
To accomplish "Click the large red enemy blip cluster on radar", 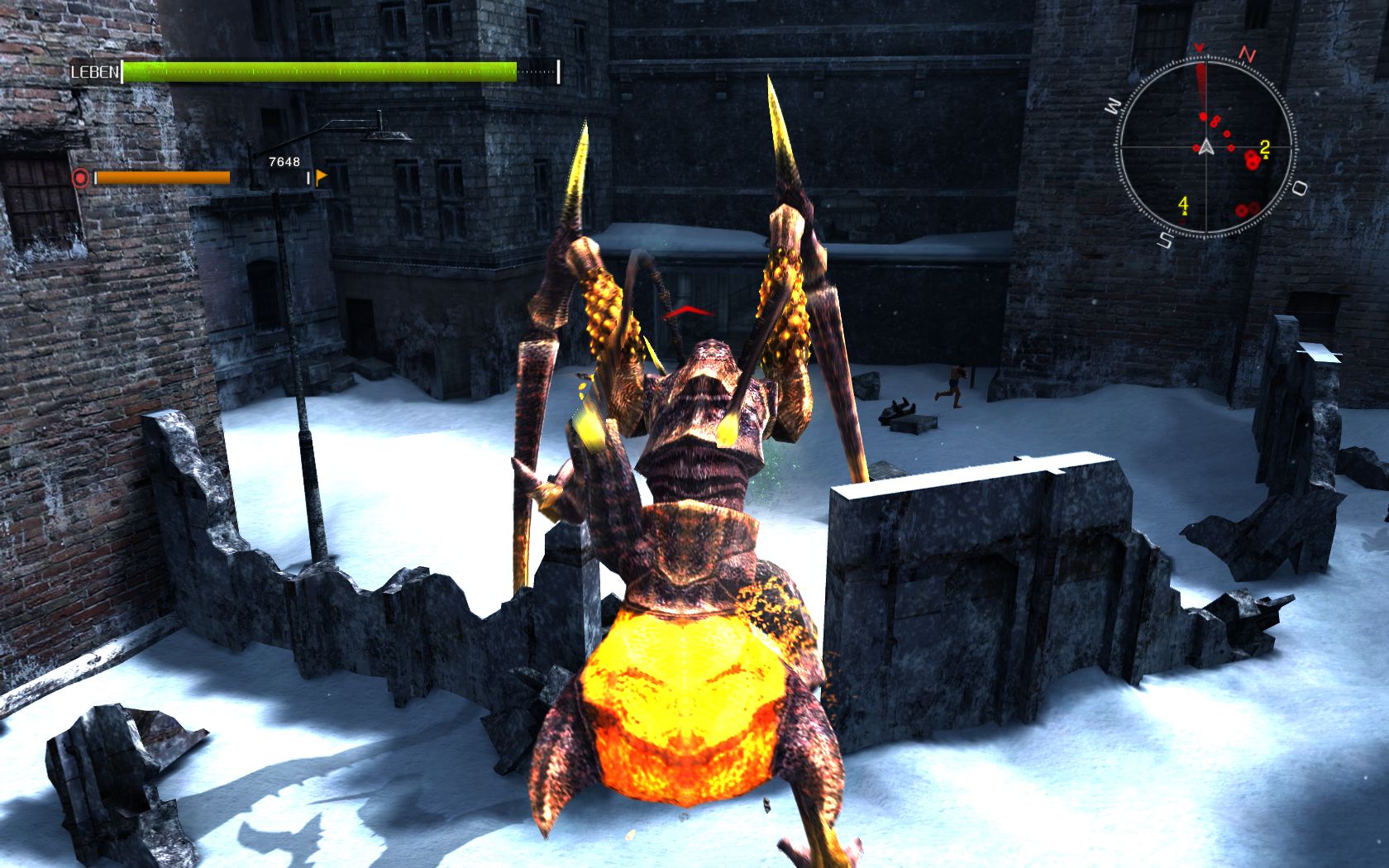I will pyautogui.click(x=1252, y=159).
